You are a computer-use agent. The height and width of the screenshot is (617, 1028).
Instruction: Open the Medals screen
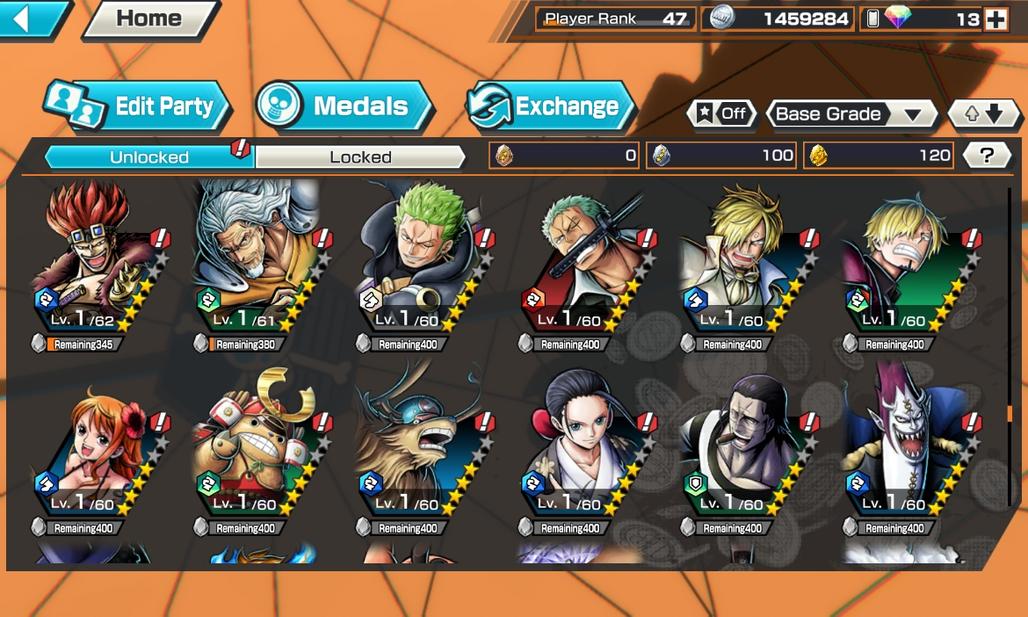click(x=344, y=107)
